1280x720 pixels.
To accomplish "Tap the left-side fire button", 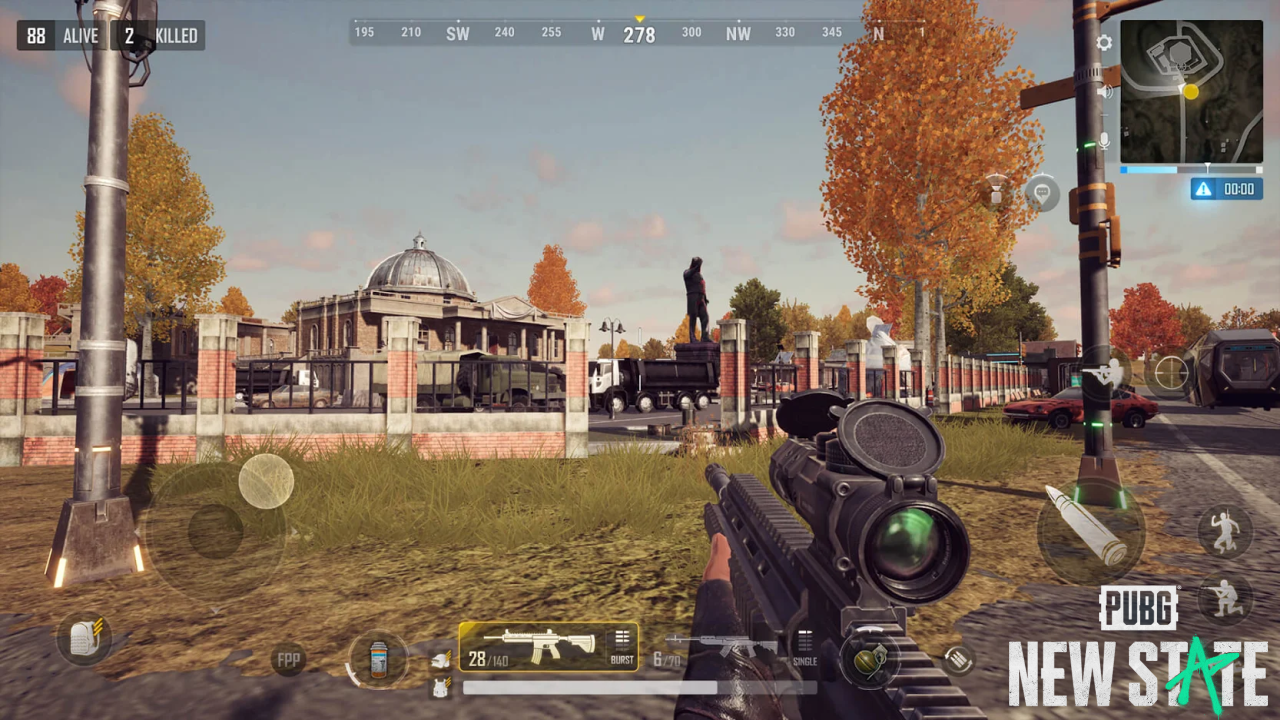I will click(266, 481).
